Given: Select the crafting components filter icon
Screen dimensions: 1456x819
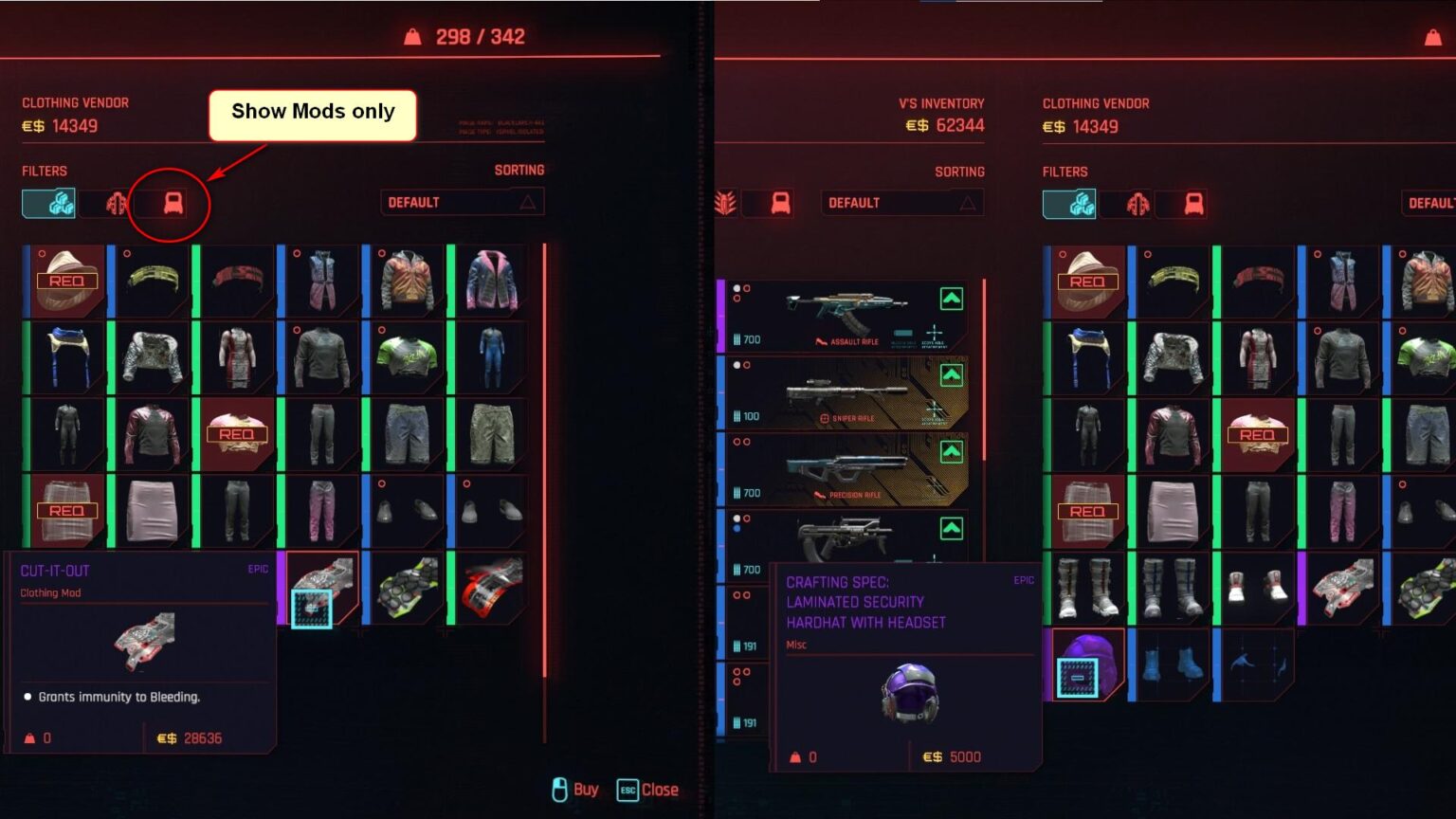Looking at the screenshot, I should coord(47,202).
